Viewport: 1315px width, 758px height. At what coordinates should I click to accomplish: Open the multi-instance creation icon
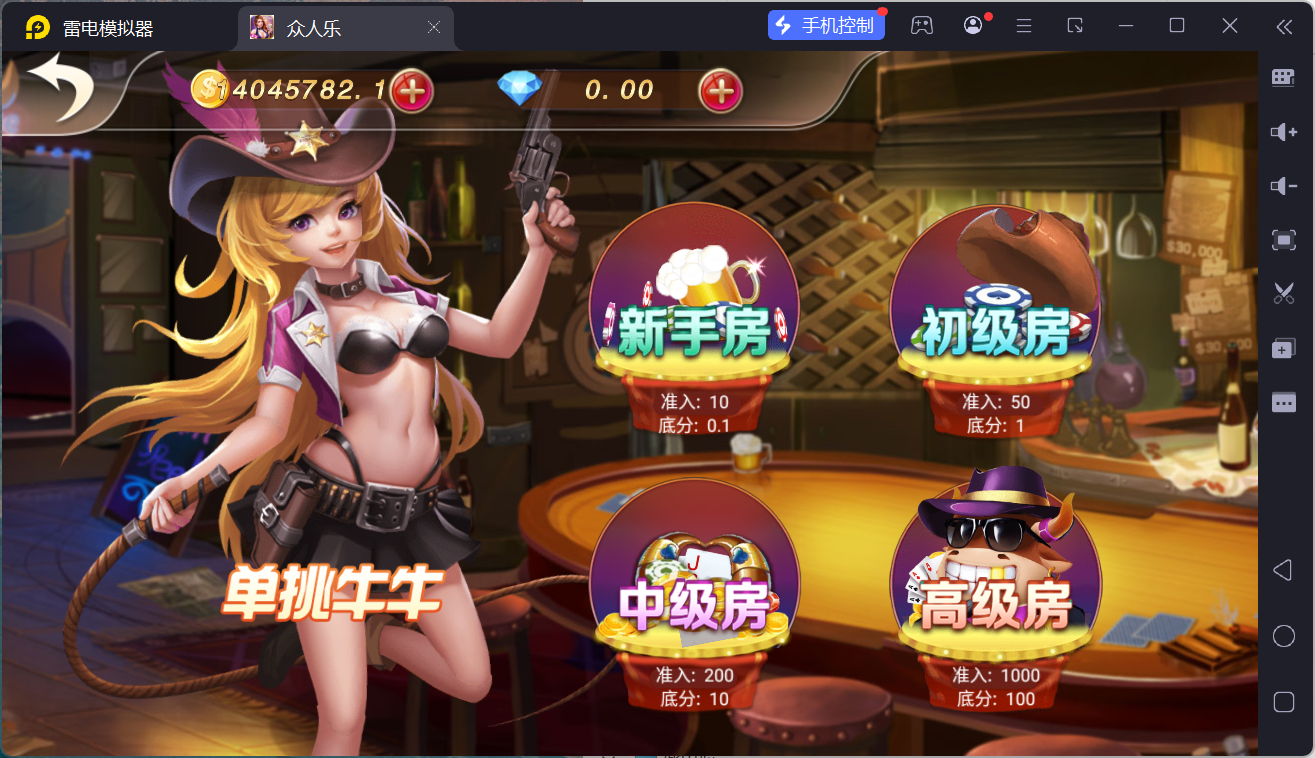[x=1283, y=348]
